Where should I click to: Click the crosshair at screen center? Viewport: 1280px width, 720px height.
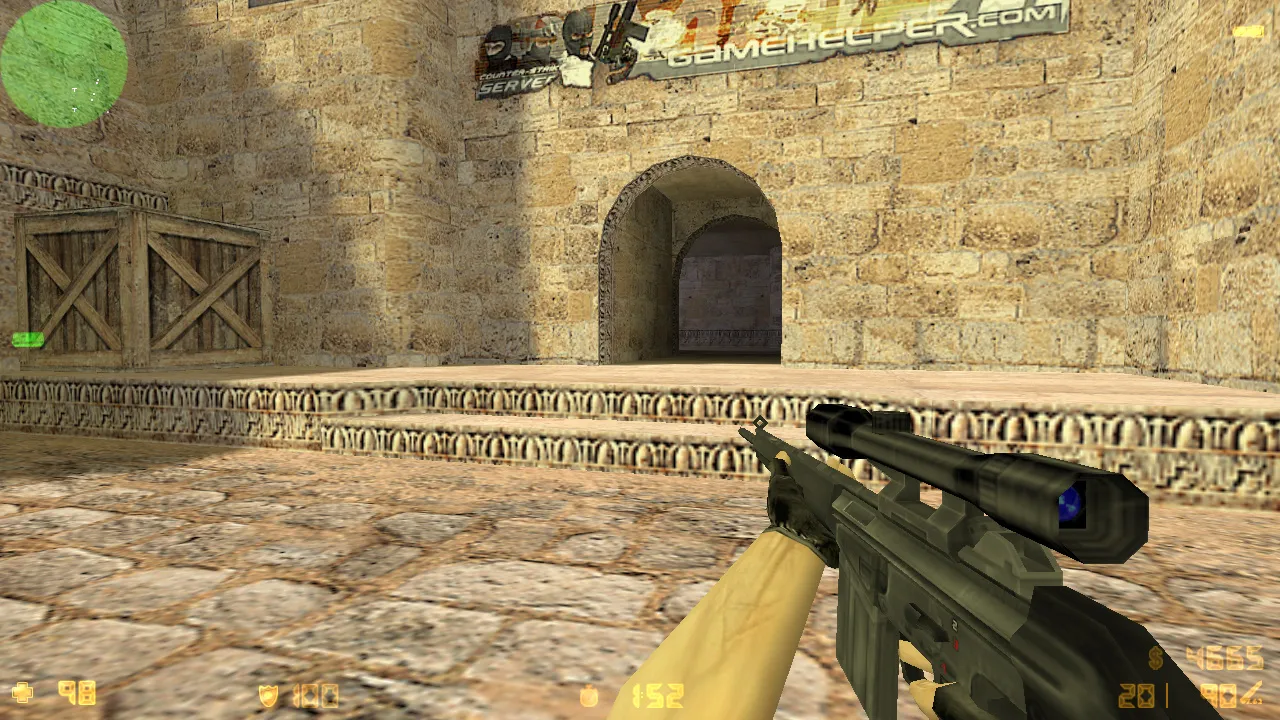click(640, 360)
